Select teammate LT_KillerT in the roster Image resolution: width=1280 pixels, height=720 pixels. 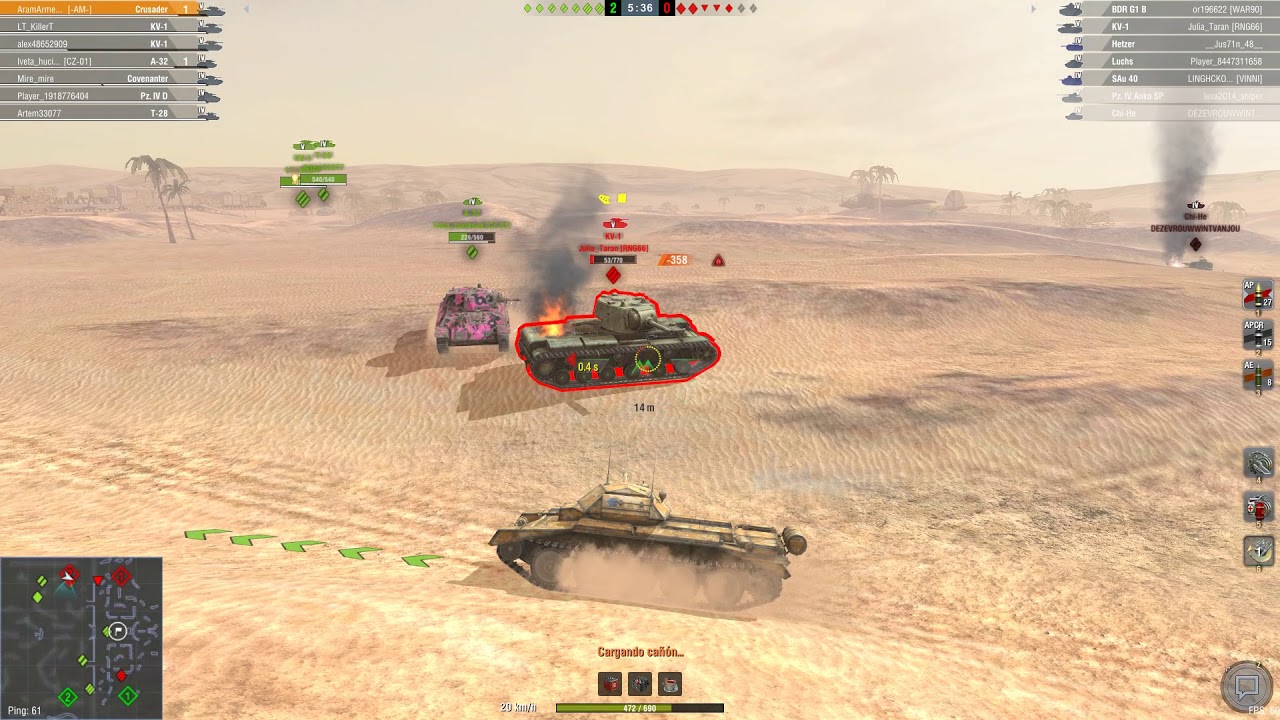[100, 27]
